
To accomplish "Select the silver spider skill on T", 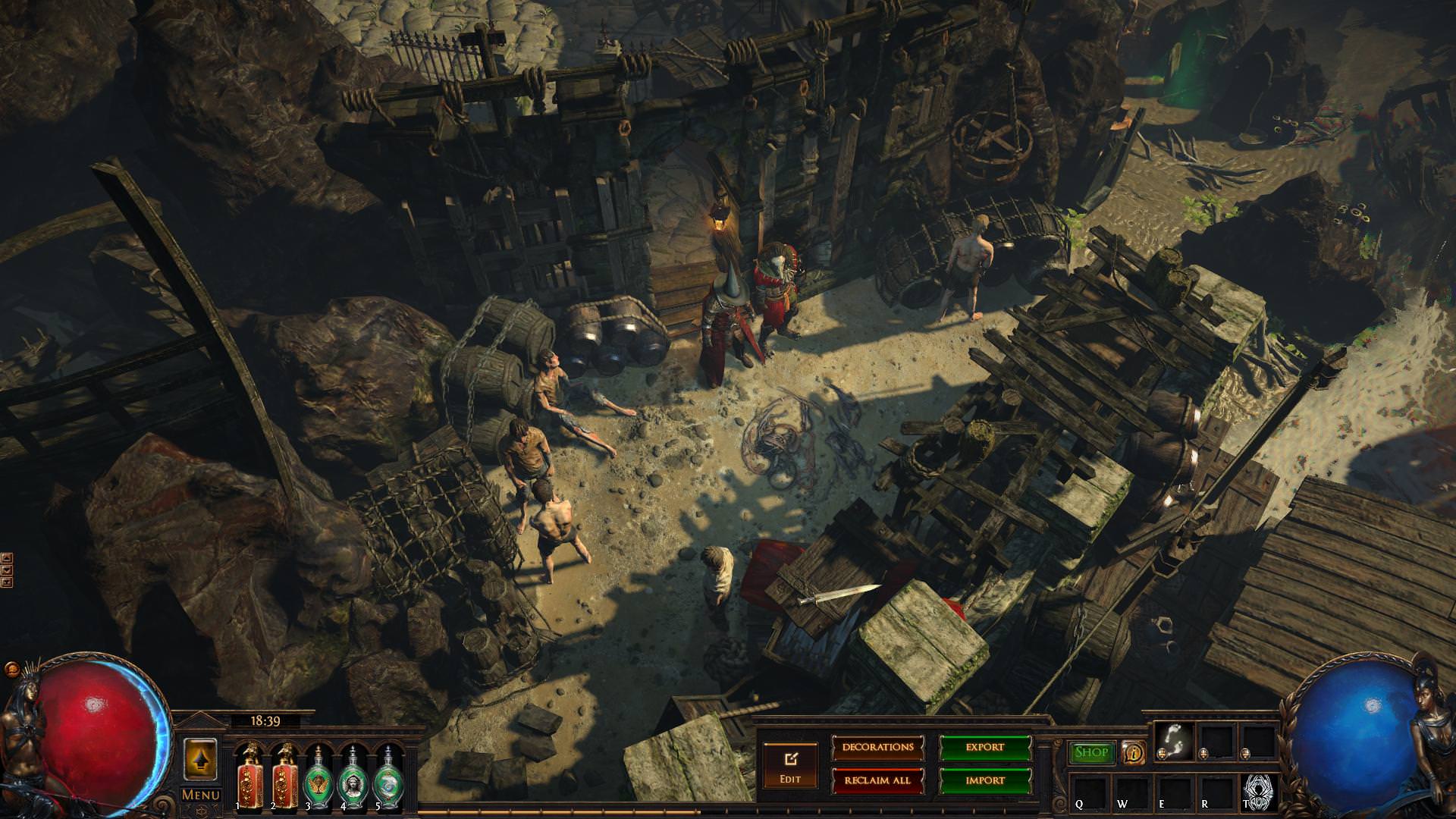I will pos(1259,791).
